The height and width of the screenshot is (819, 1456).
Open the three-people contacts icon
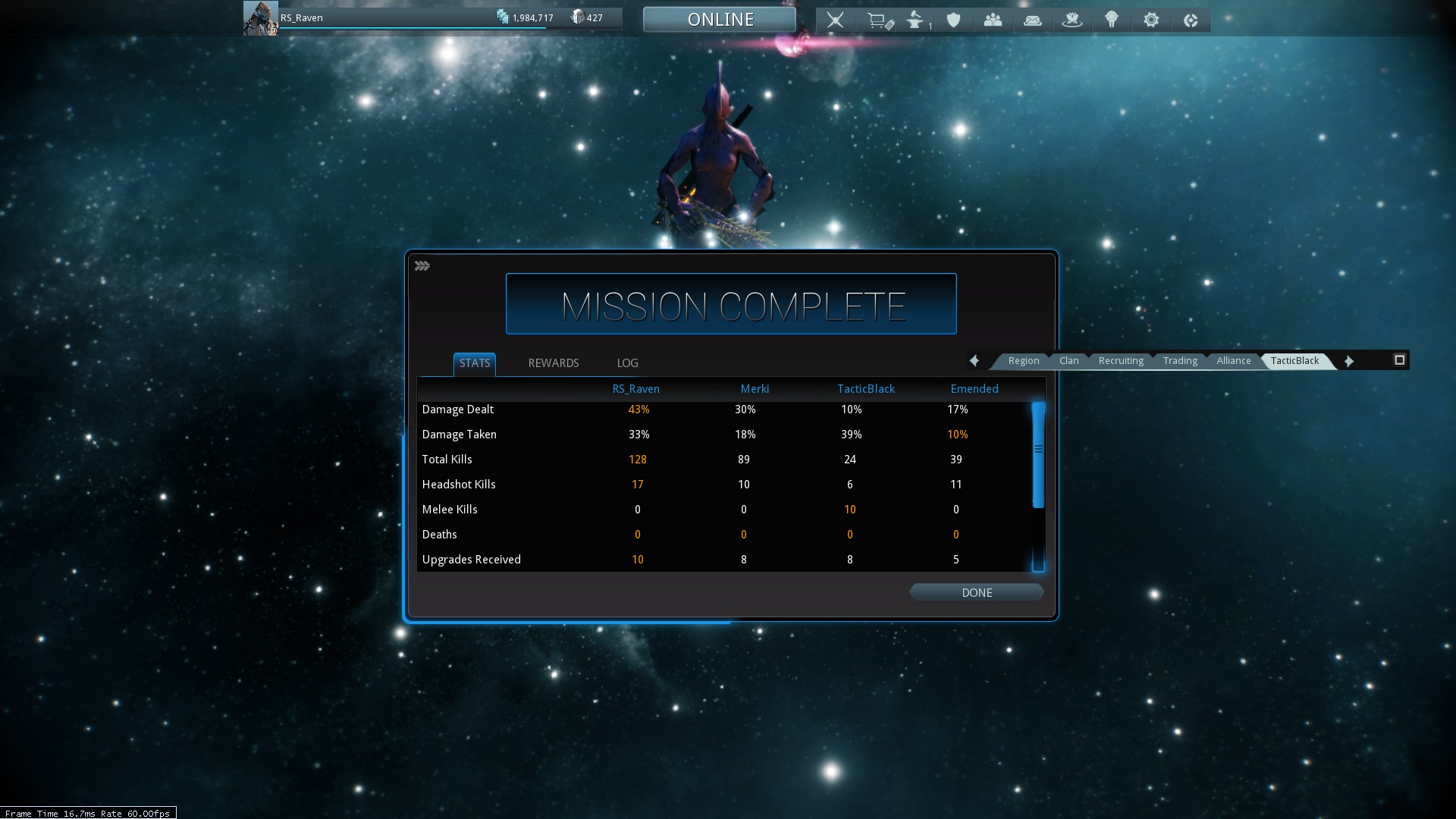pyautogui.click(x=993, y=20)
